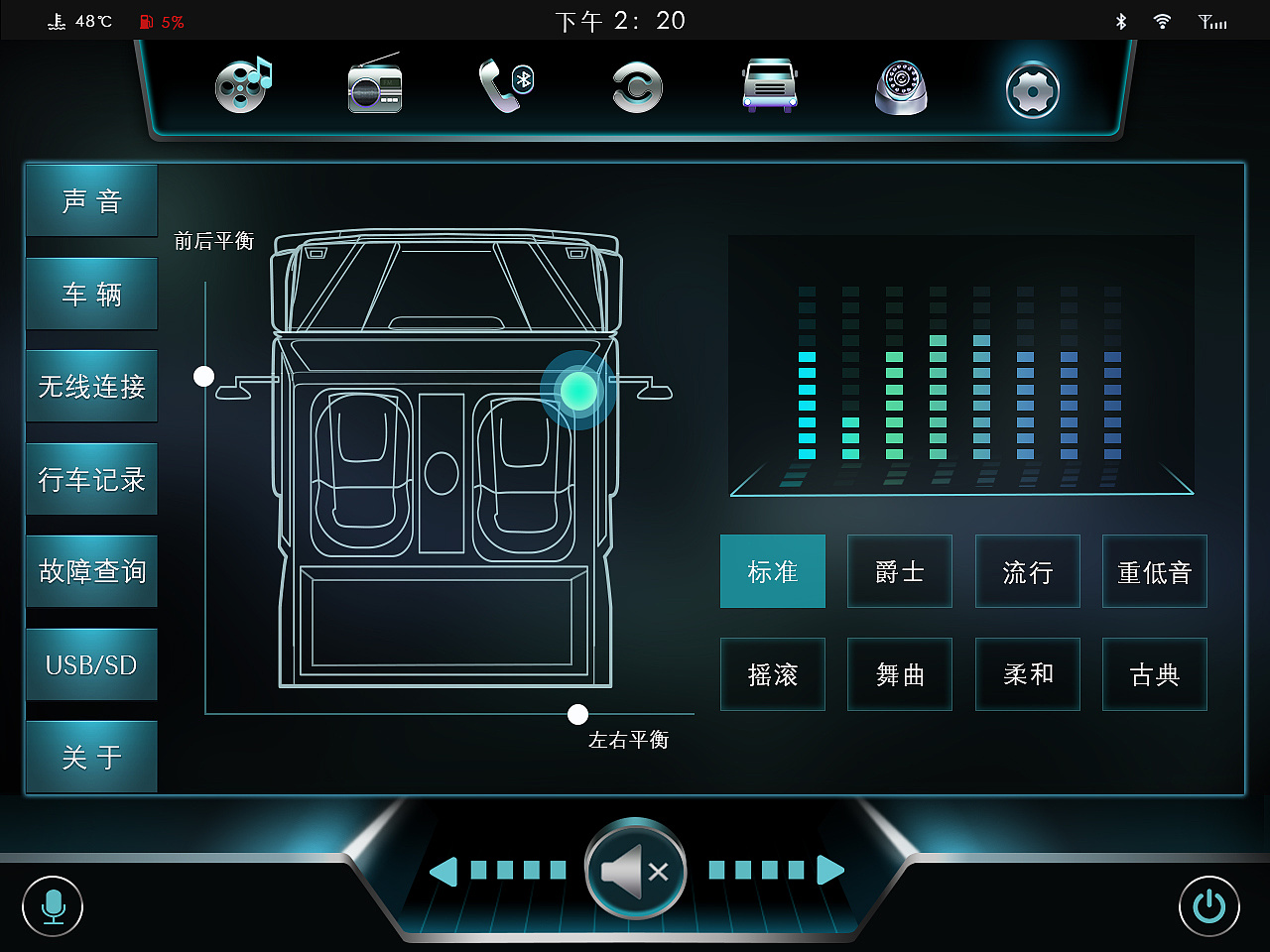Open the 无线连接 settings section

pos(91,386)
